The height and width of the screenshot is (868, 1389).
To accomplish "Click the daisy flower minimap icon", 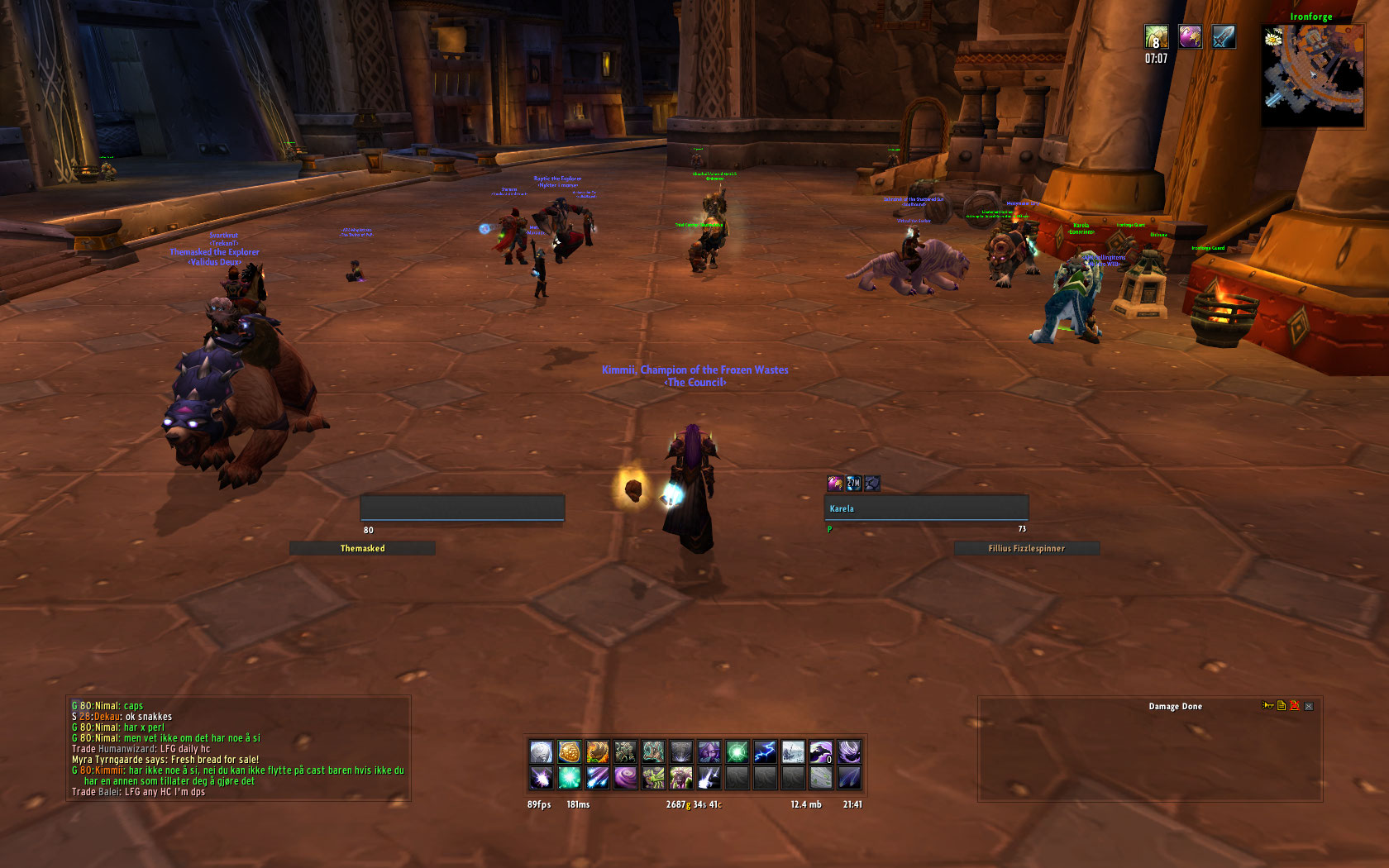I will (1273, 37).
